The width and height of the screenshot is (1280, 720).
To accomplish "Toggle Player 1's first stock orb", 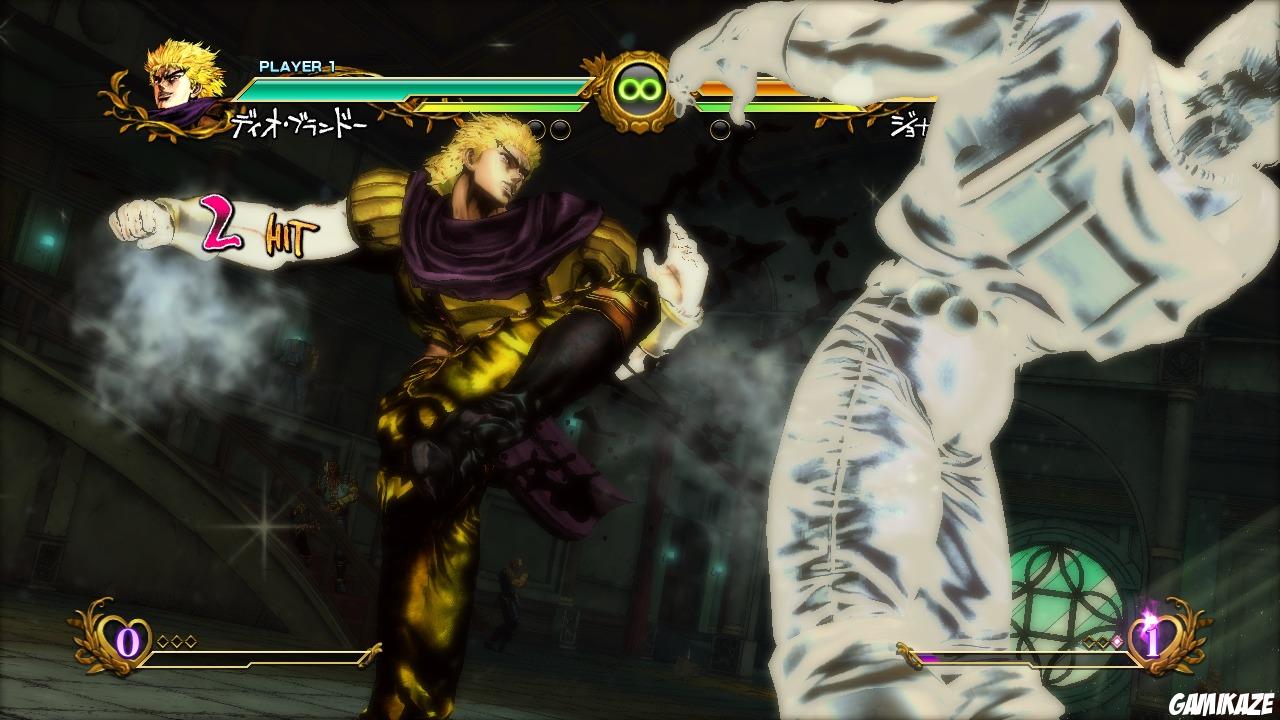I will [x=535, y=126].
